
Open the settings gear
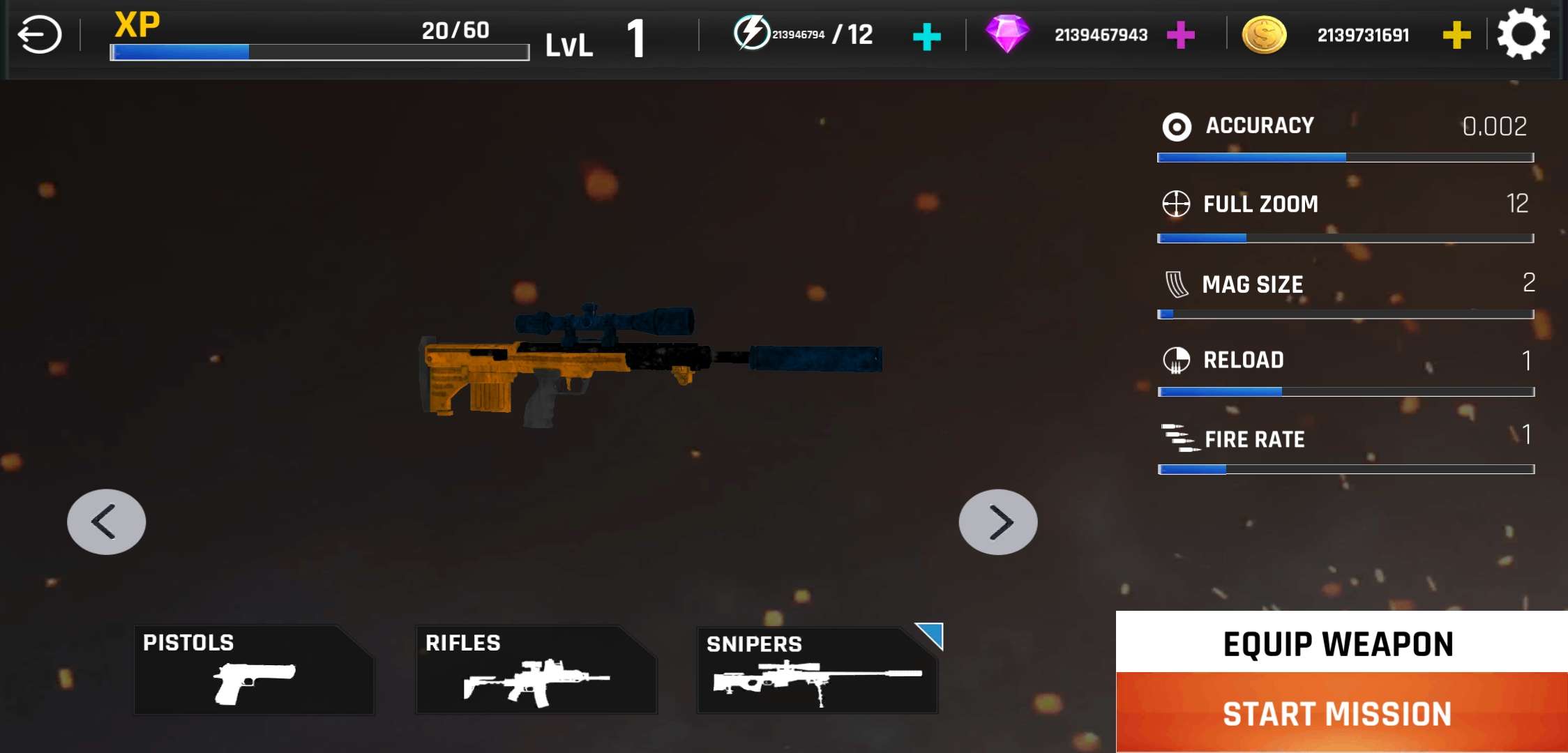[x=1523, y=33]
